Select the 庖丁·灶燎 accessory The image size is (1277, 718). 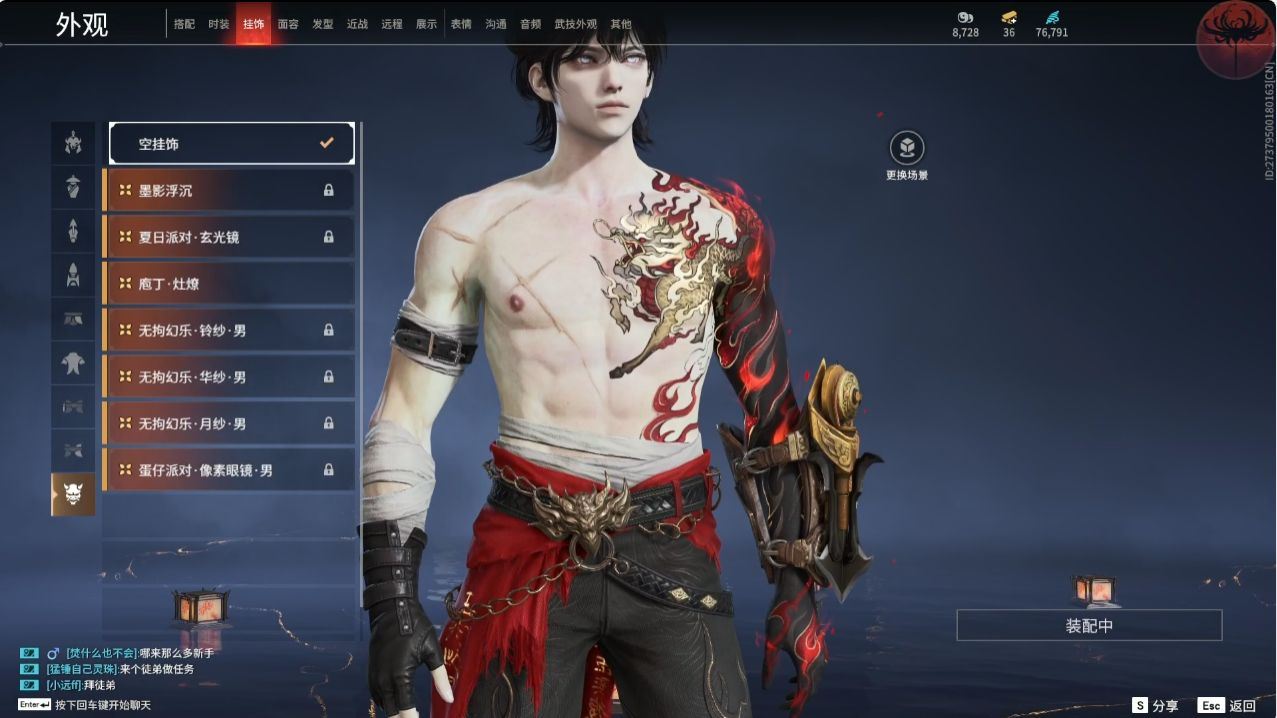pyautogui.click(x=229, y=284)
